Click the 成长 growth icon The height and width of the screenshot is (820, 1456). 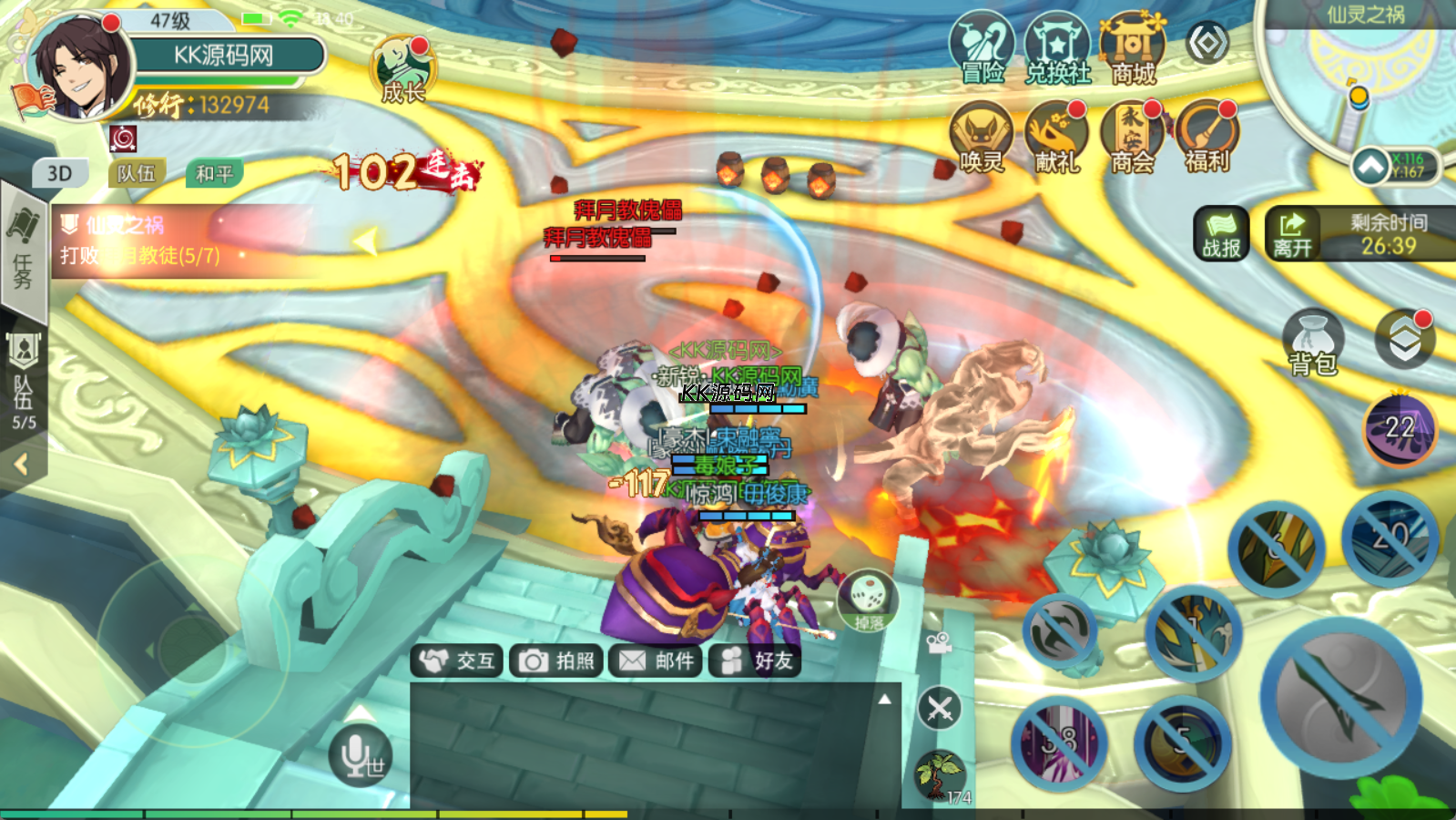click(x=403, y=69)
